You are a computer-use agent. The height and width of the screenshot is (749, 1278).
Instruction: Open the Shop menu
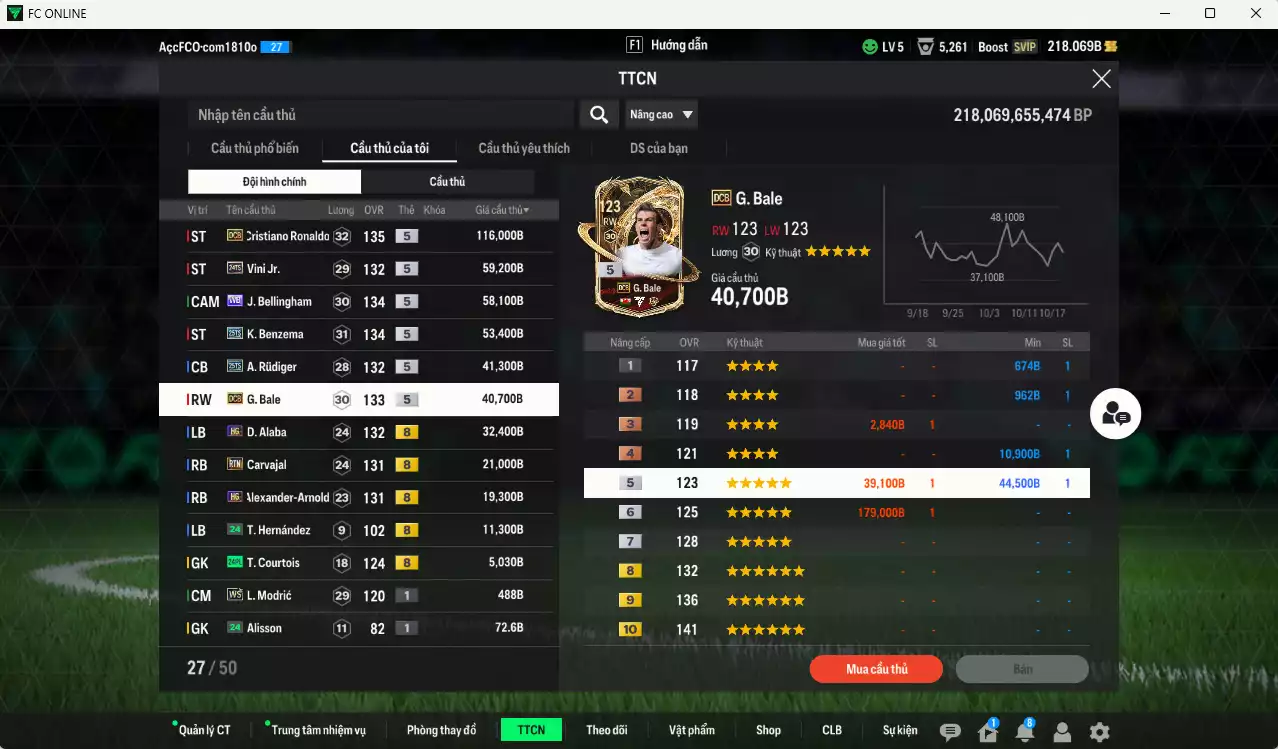coord(768,730)
